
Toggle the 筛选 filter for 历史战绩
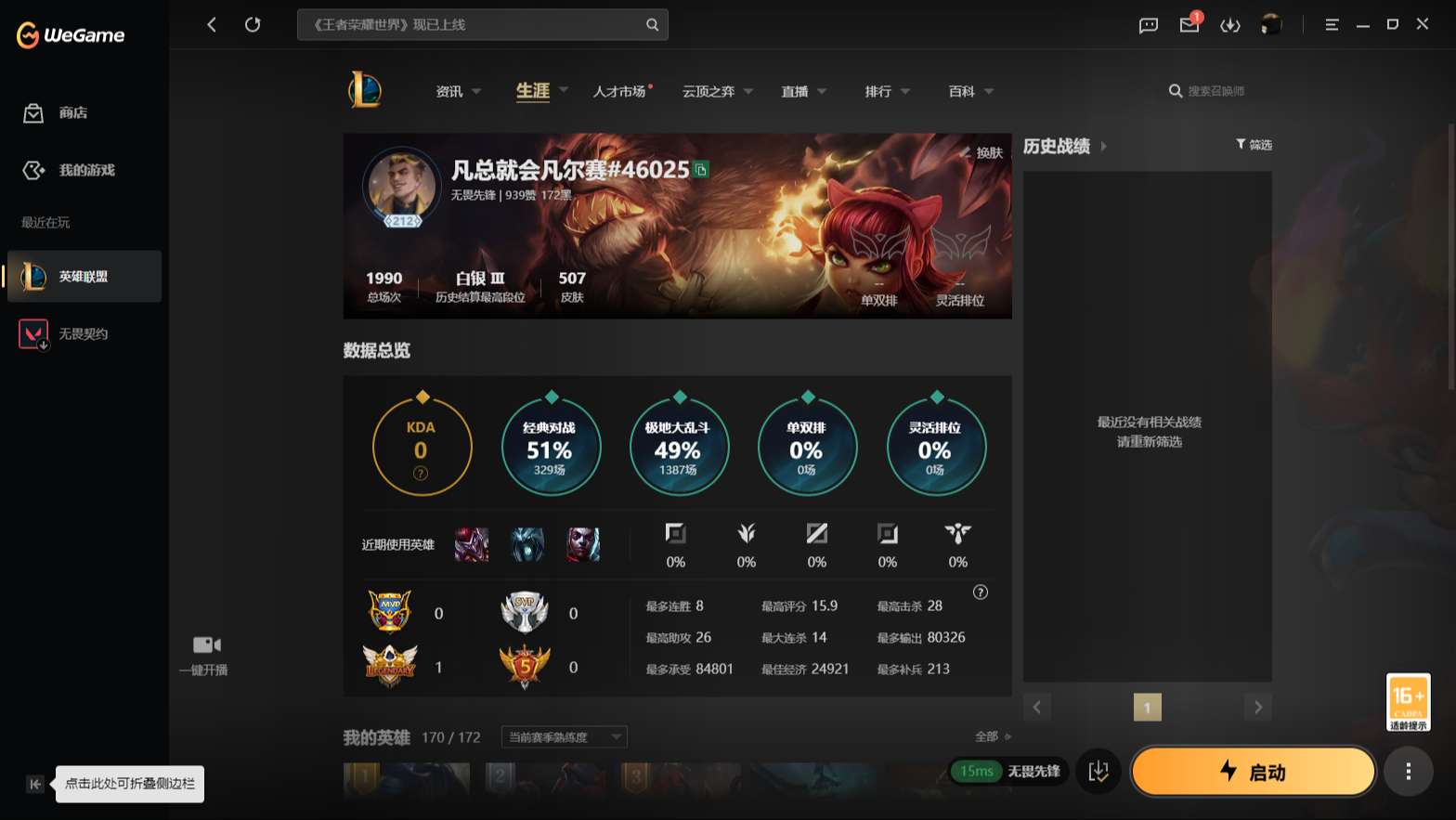click(1254, 145)
